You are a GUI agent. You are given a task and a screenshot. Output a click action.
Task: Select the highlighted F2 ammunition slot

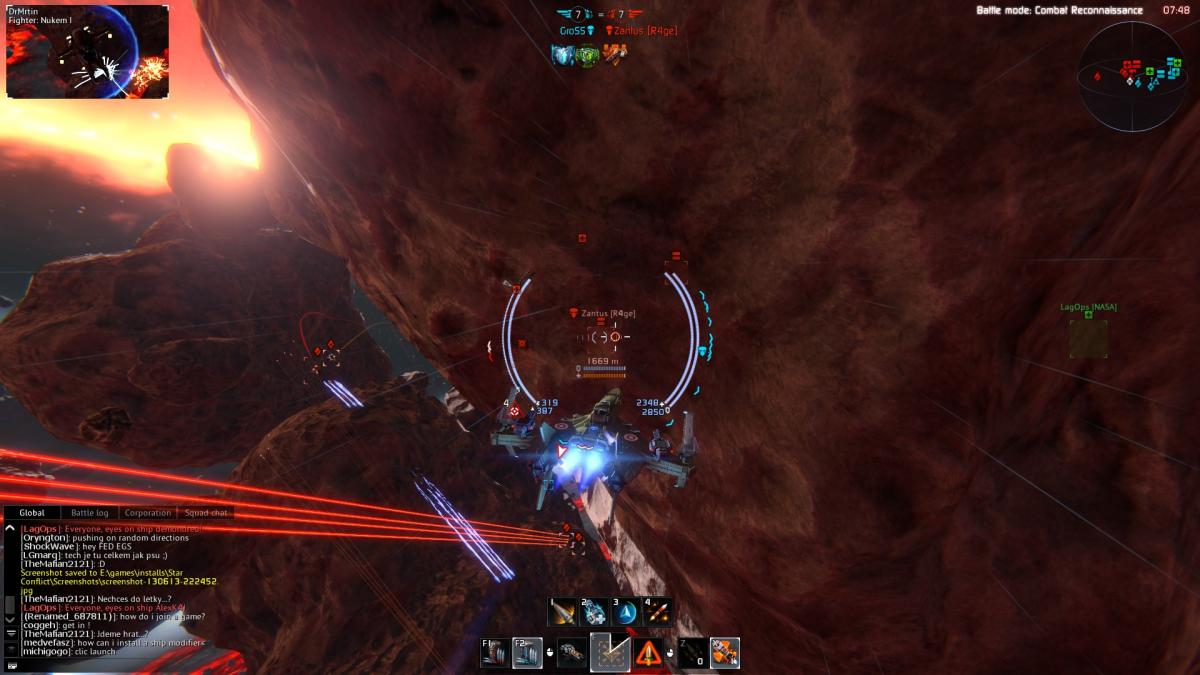[528, 653]
